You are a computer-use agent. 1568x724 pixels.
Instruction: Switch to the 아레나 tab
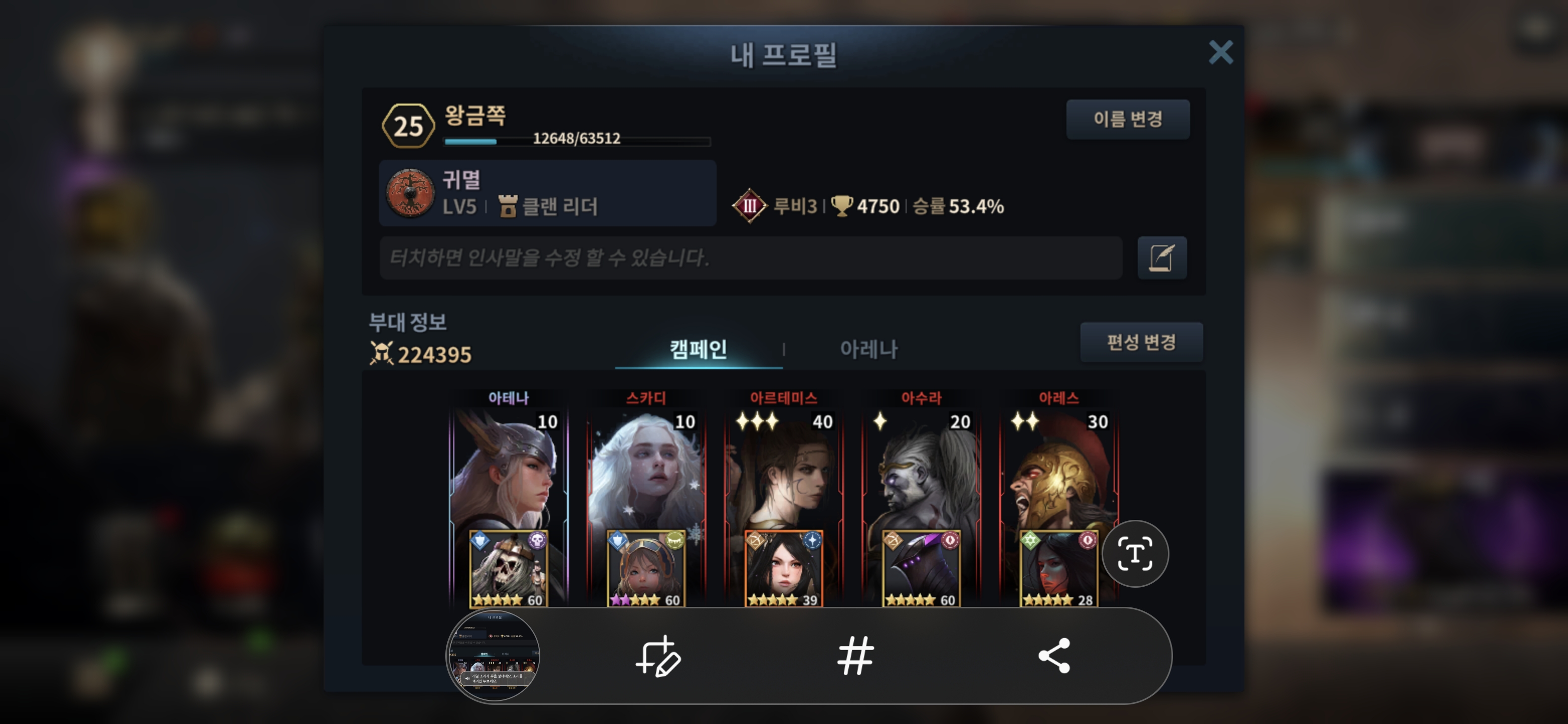click(x=868, y=349)
